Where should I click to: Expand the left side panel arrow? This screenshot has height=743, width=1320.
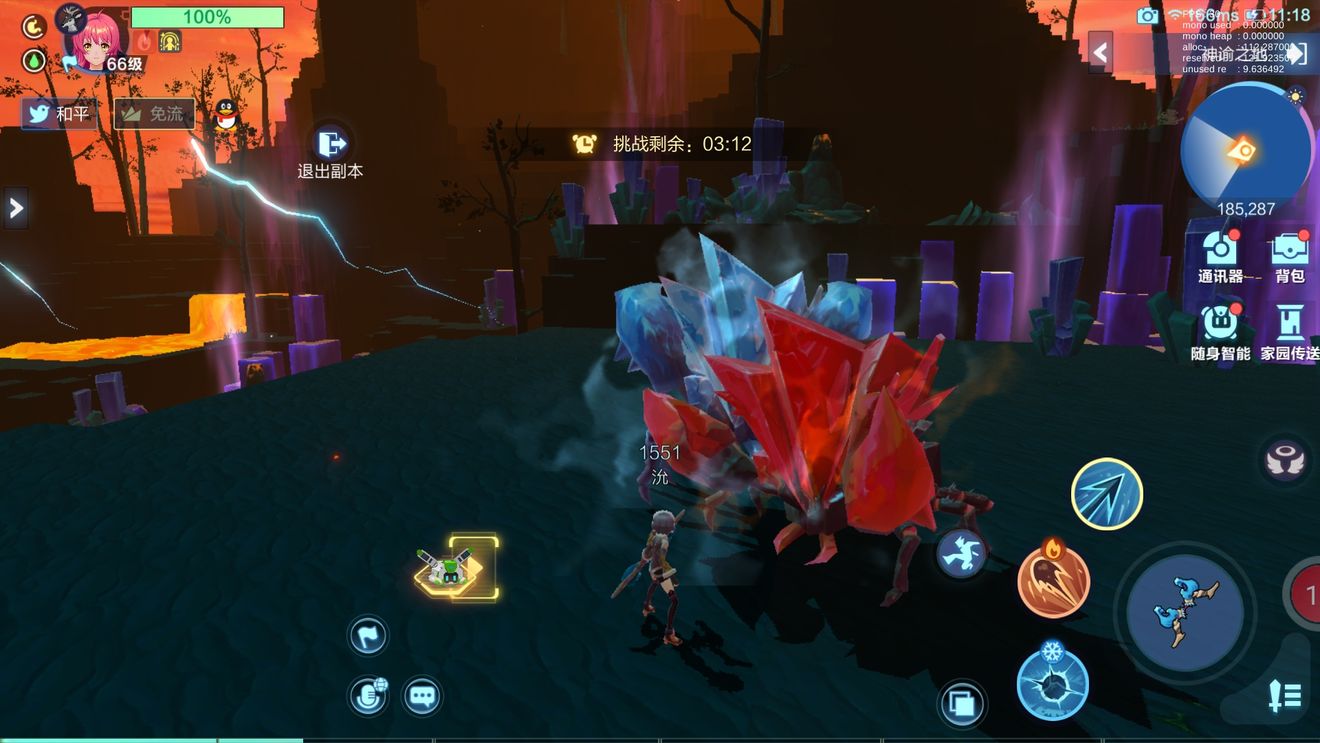[x=15, y=208]
